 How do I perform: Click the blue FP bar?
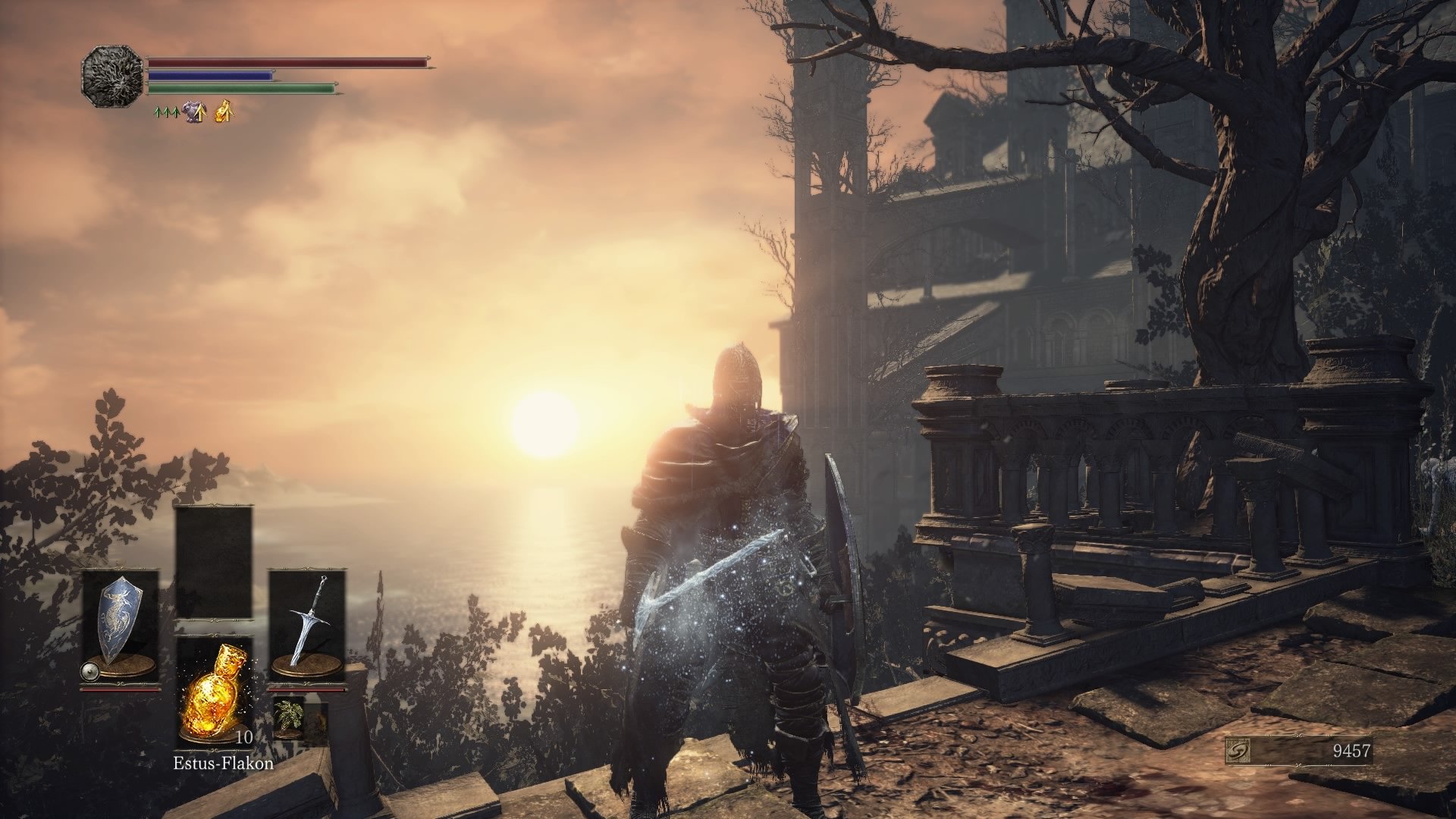(x=210, y=75)
